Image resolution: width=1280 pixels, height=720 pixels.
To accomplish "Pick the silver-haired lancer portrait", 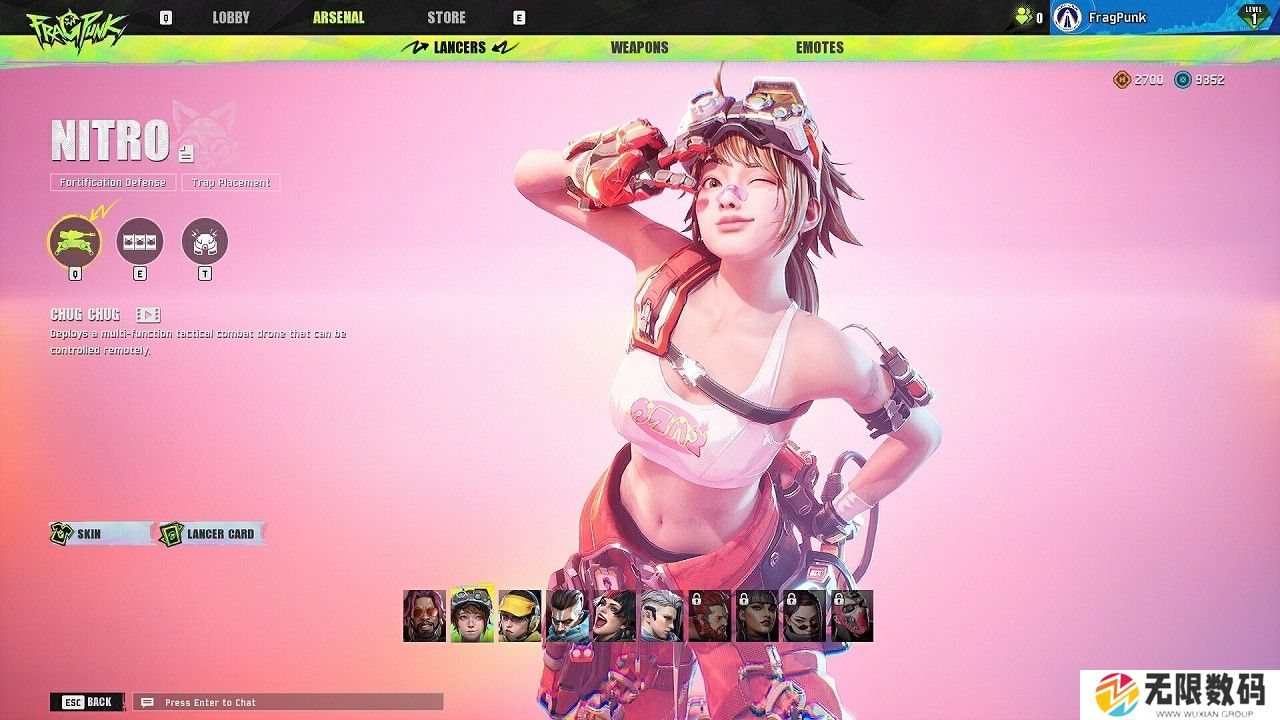I will coord(662,616).
